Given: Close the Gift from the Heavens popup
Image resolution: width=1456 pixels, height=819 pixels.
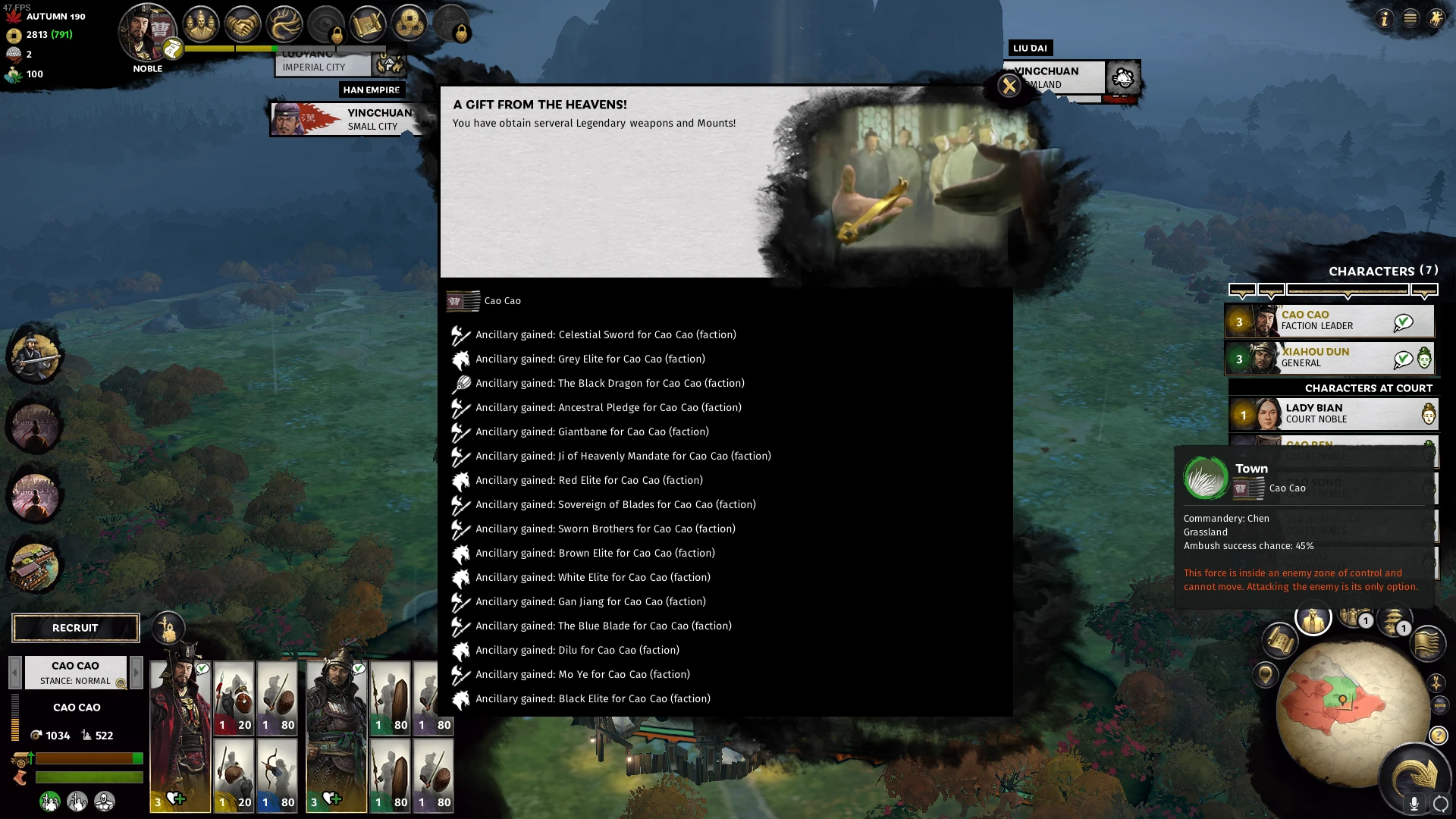Looking at the screenshot, I should pos(1009,86).
